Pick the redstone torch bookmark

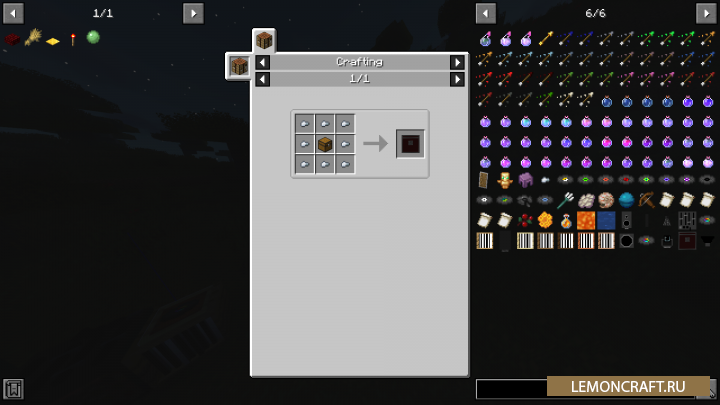[73, 38]
